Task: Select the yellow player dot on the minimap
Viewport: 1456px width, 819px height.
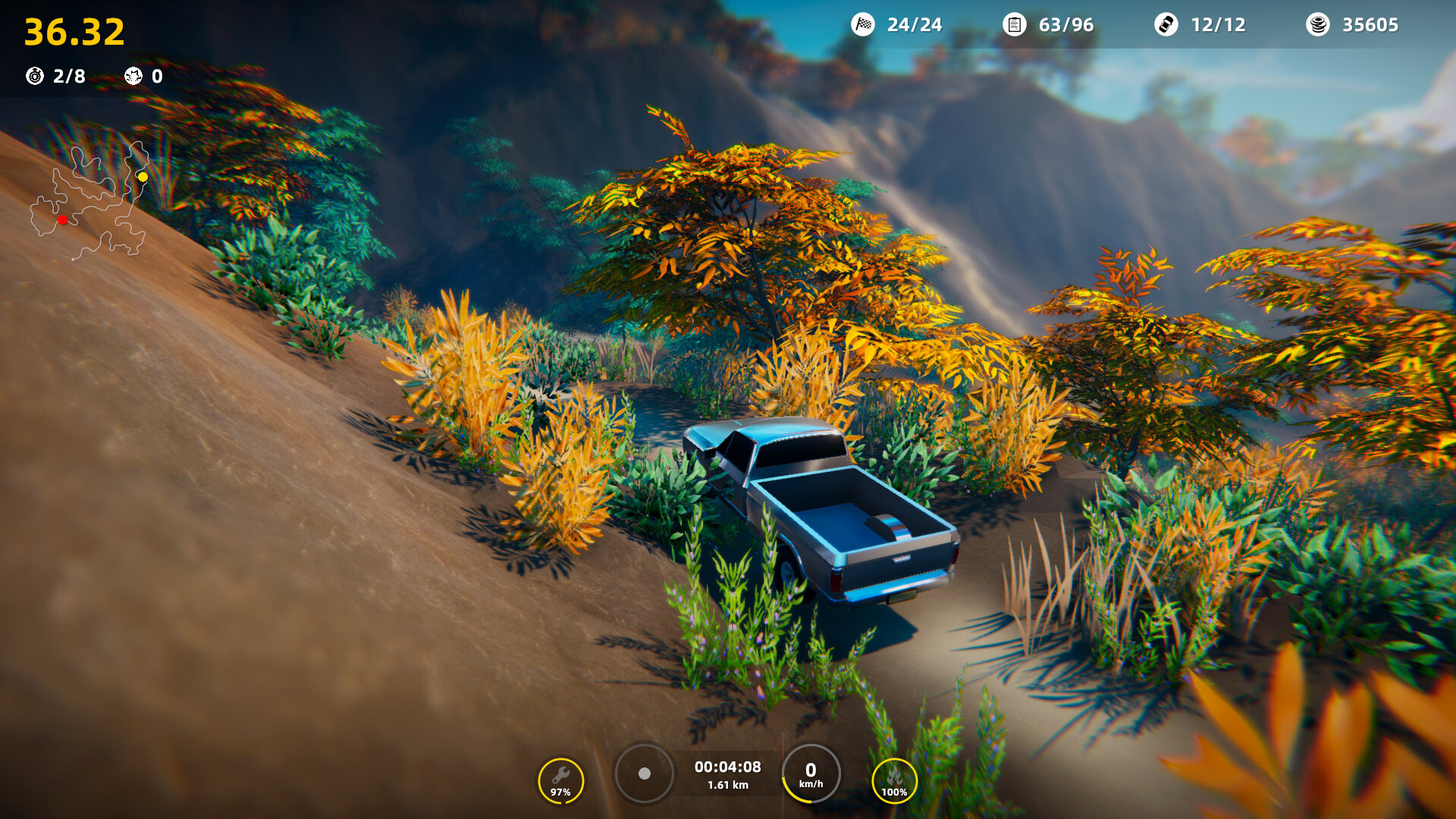Action: pyautogui.click(x=143, y=177)
